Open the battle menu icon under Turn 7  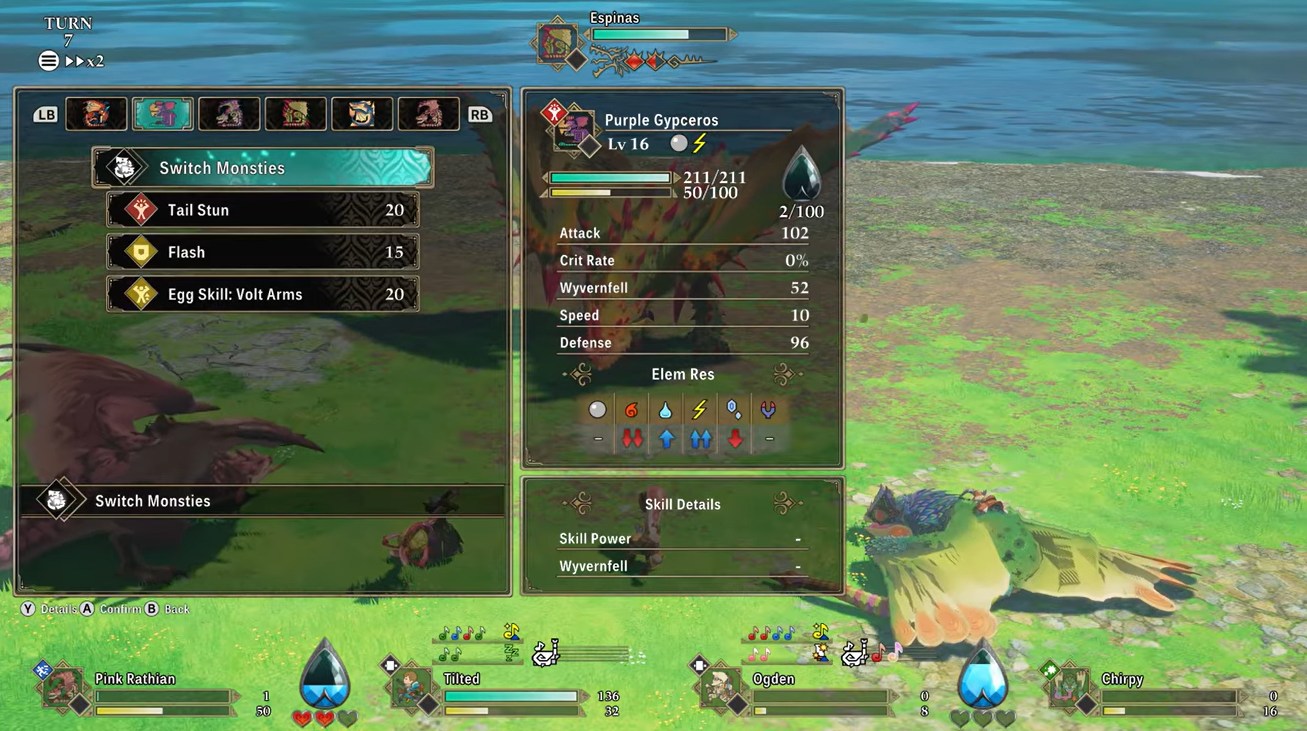(48, 61)
